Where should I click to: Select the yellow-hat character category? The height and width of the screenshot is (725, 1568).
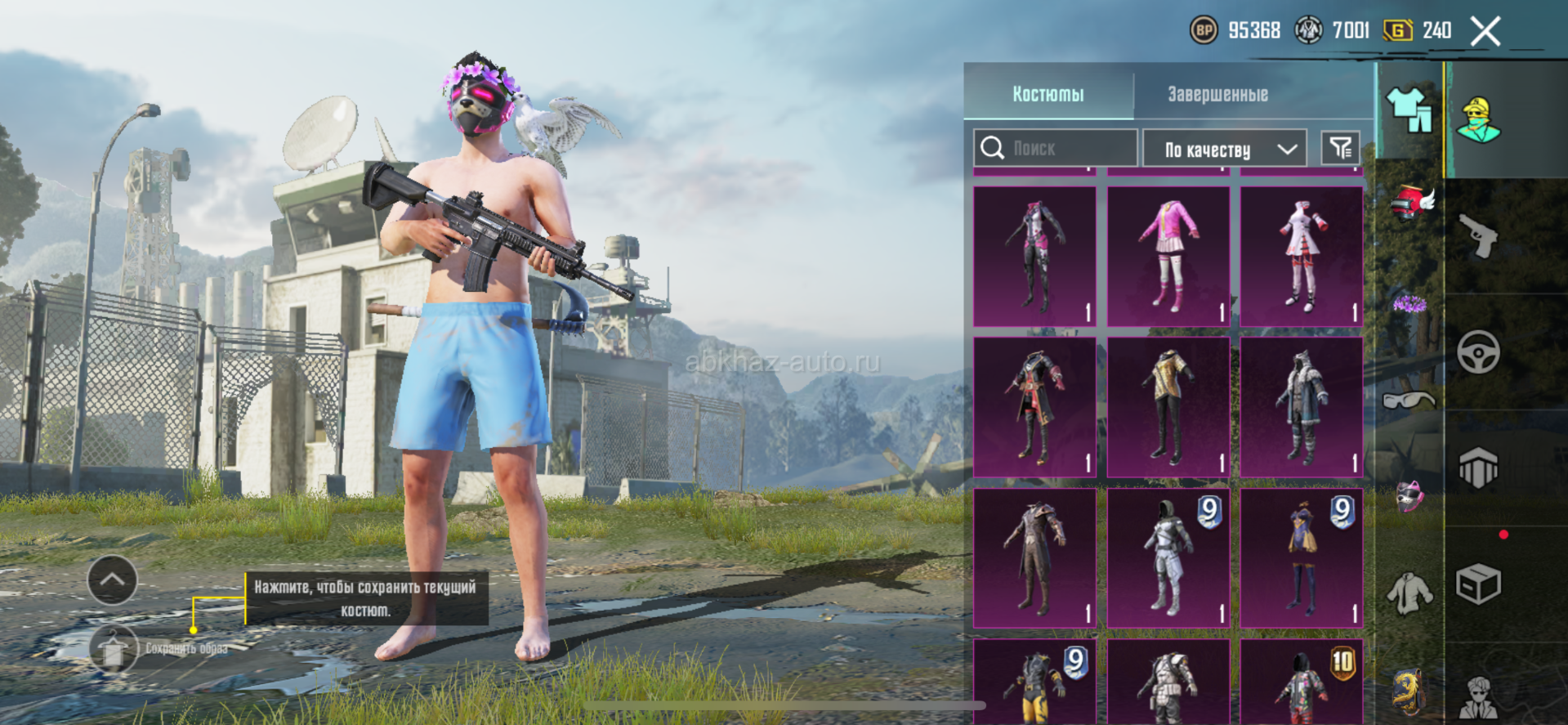(x=1478, y=120)
